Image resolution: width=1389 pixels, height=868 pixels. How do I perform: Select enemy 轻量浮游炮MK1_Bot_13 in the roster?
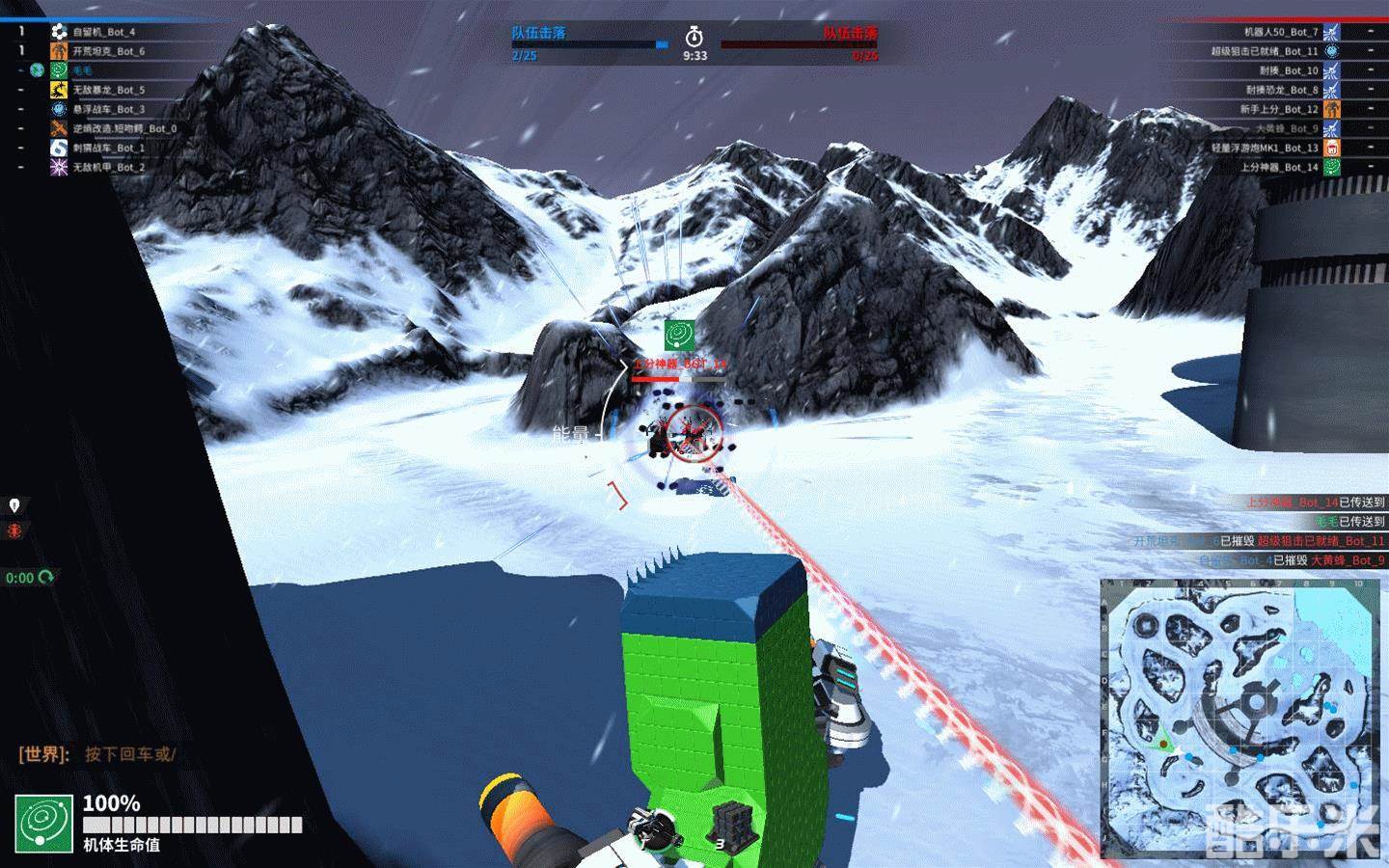[x=1265, y=148]
